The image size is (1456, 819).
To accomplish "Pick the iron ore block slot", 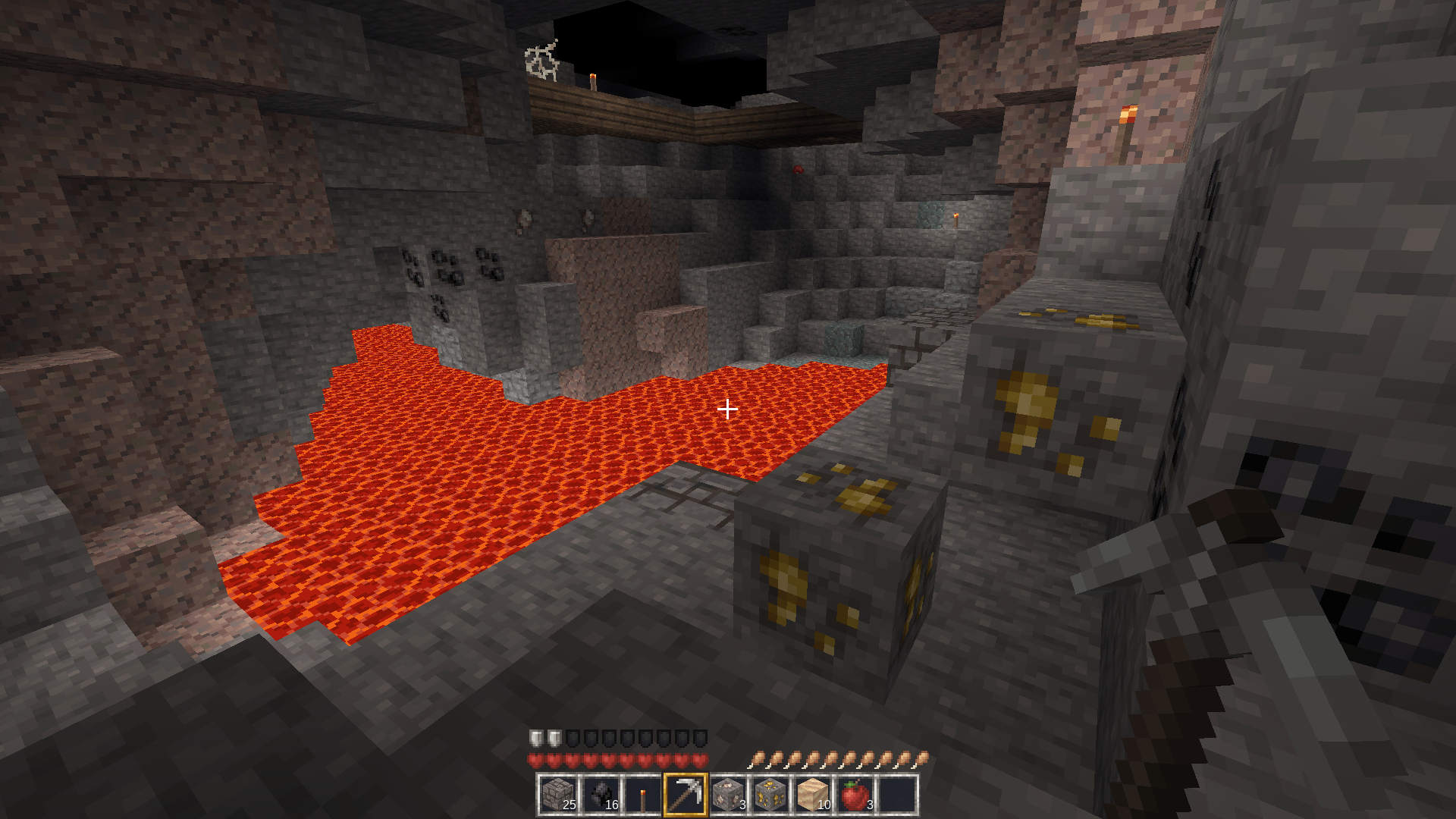I will coord(728,795).
